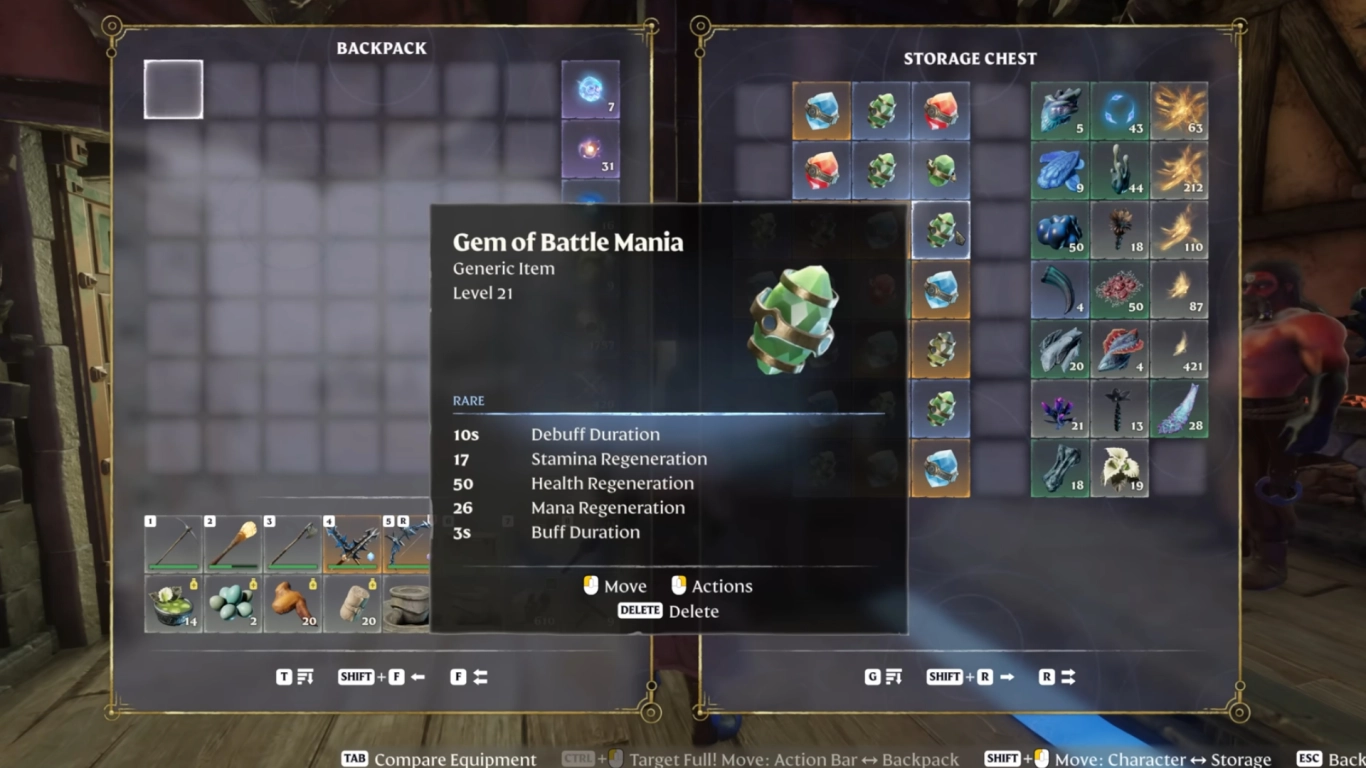Select the pickaxe in hotbar slot 1
The image size is (1366, 768).
click(x=174, y=543)
